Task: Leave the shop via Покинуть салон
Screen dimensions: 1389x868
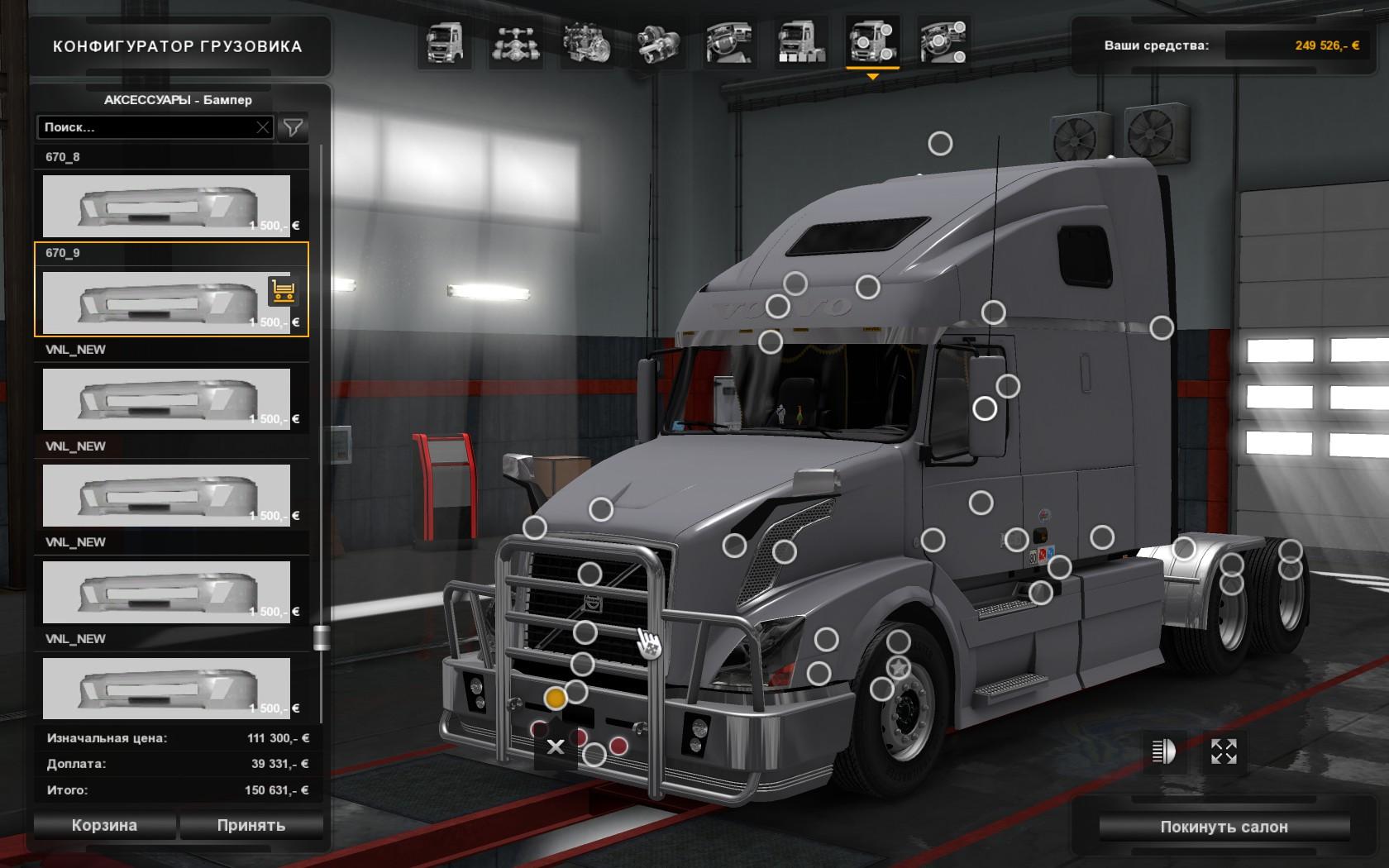Action: point(1224,827)
